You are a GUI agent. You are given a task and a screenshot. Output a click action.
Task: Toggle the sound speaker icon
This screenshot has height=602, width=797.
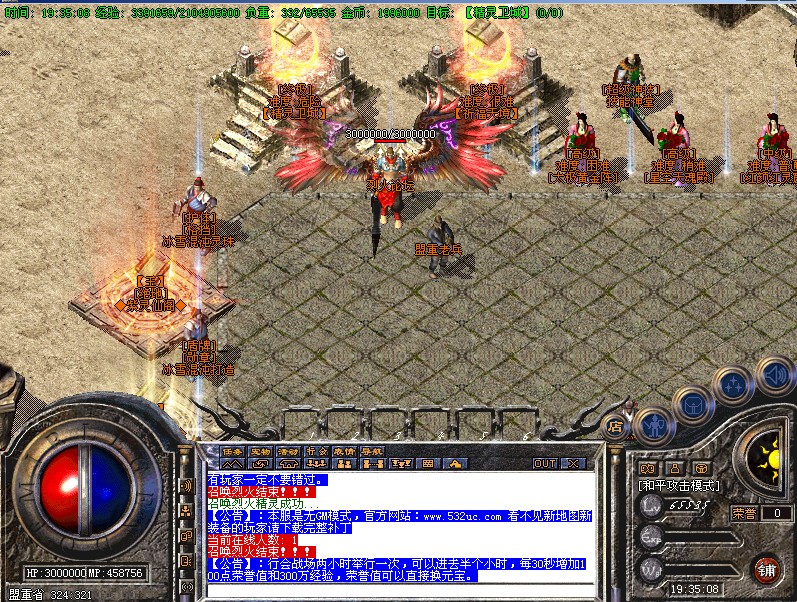click(x=771, y=375)
